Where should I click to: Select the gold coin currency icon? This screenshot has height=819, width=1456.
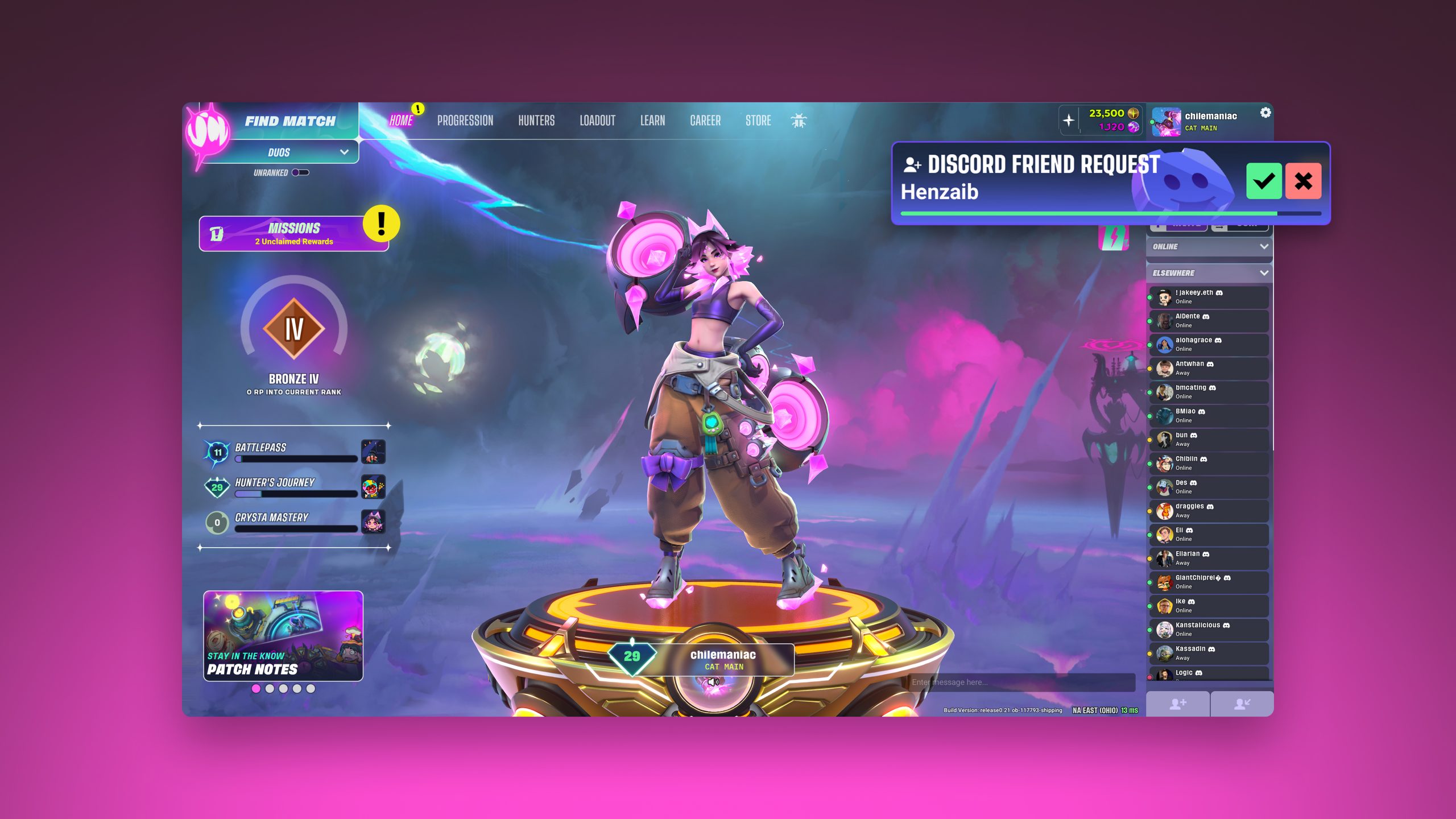(x=1132, y=113)
